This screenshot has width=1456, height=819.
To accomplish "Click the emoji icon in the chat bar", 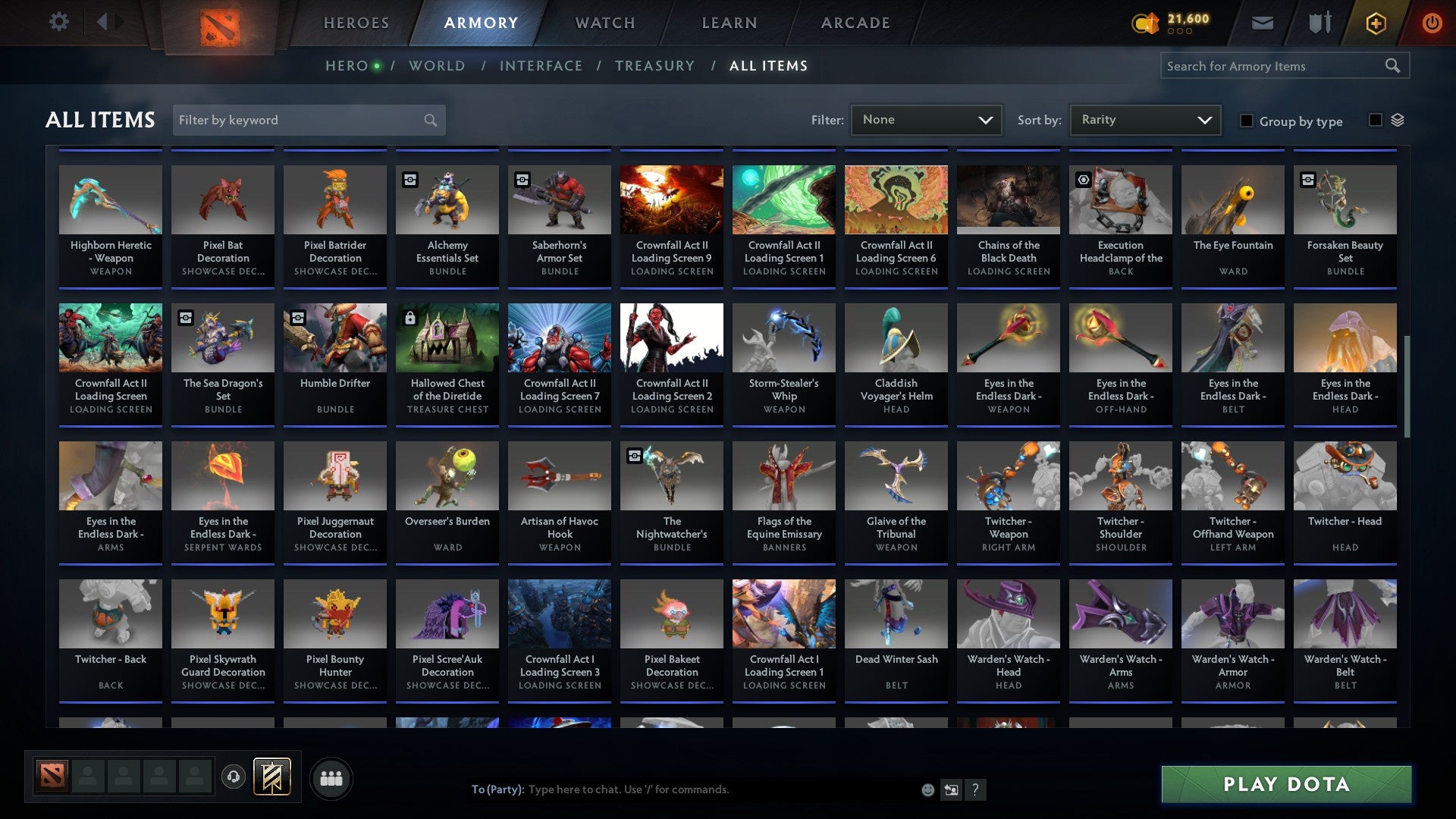I will click(x=927, y=789).
